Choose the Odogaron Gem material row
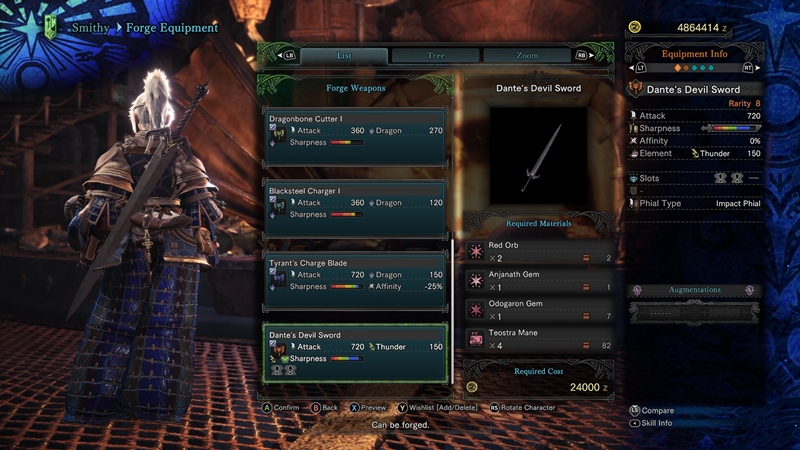The height and width of the screenshot is (450, 800). [x=538, y=310]
